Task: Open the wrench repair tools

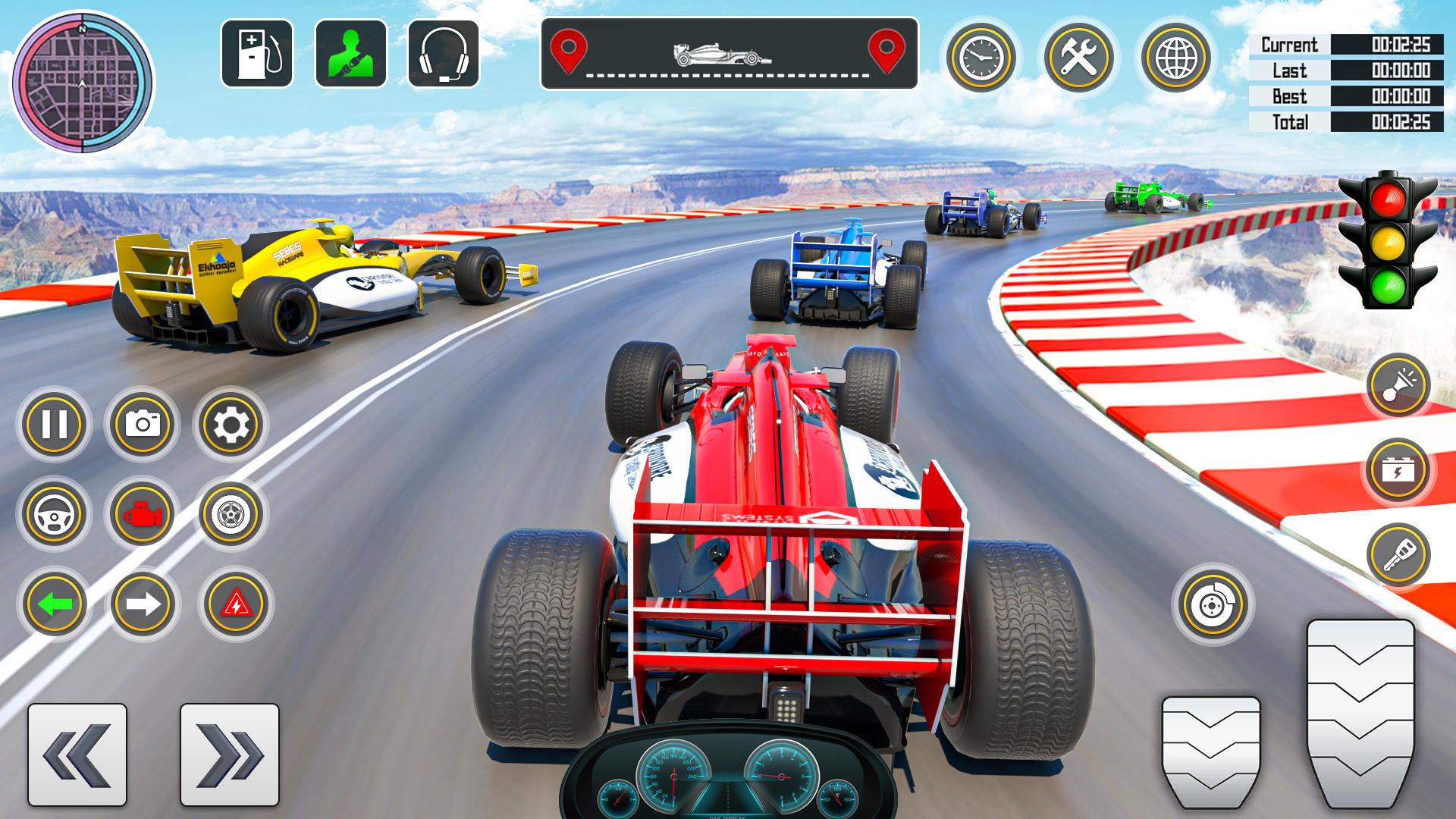Action: point(1079,57)
